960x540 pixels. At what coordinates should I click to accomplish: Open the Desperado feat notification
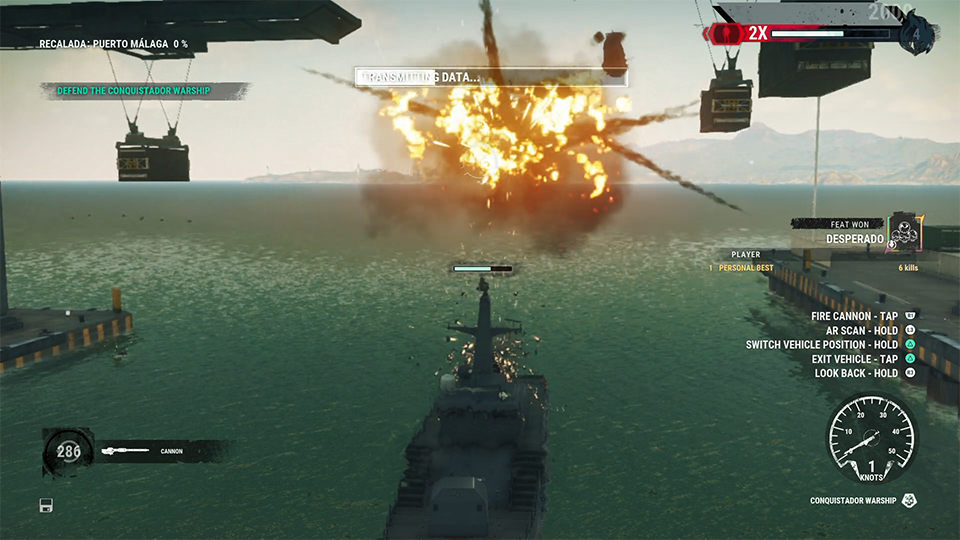coord(854,239)
